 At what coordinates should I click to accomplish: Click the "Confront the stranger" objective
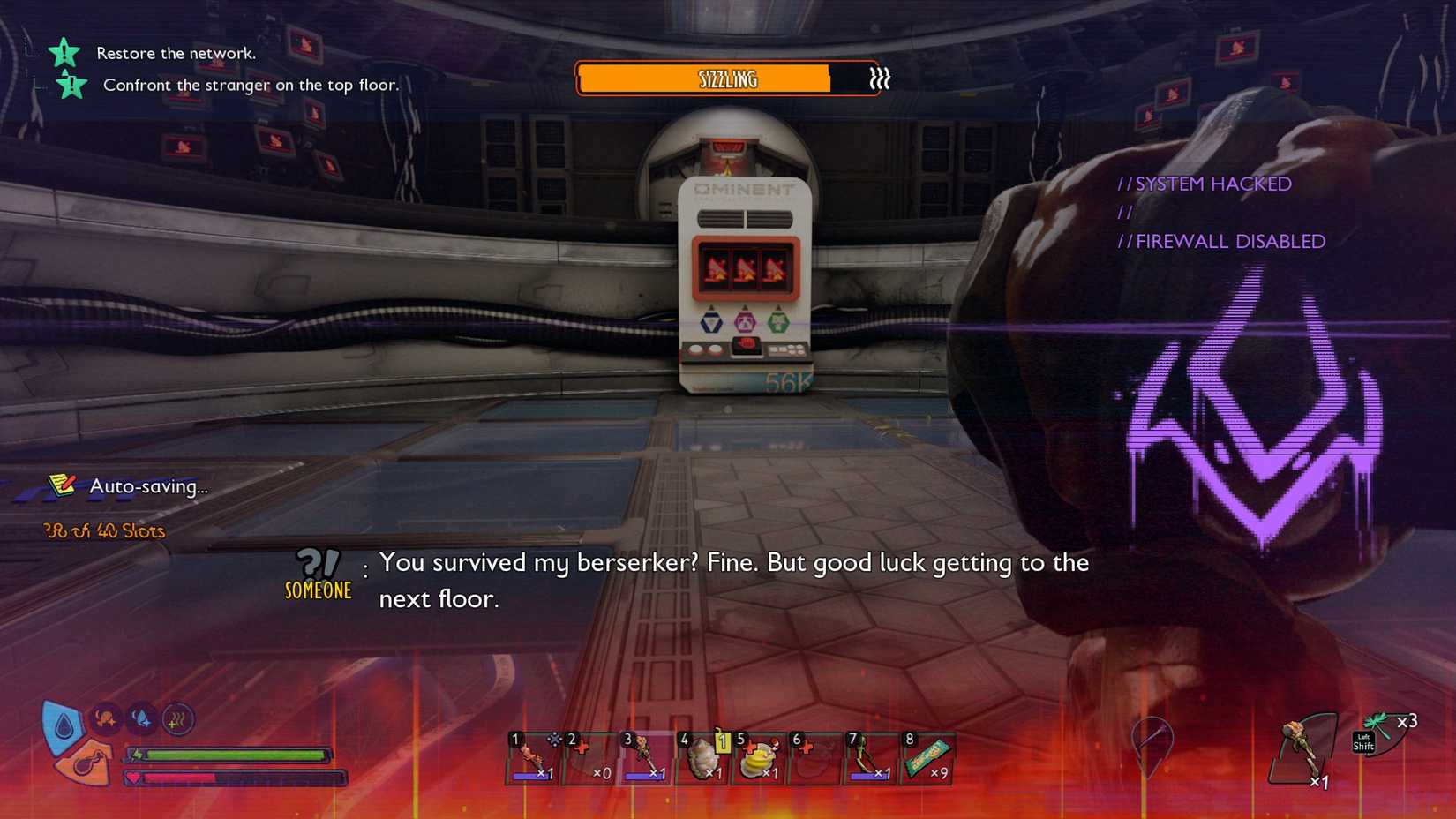click(251, 85)
